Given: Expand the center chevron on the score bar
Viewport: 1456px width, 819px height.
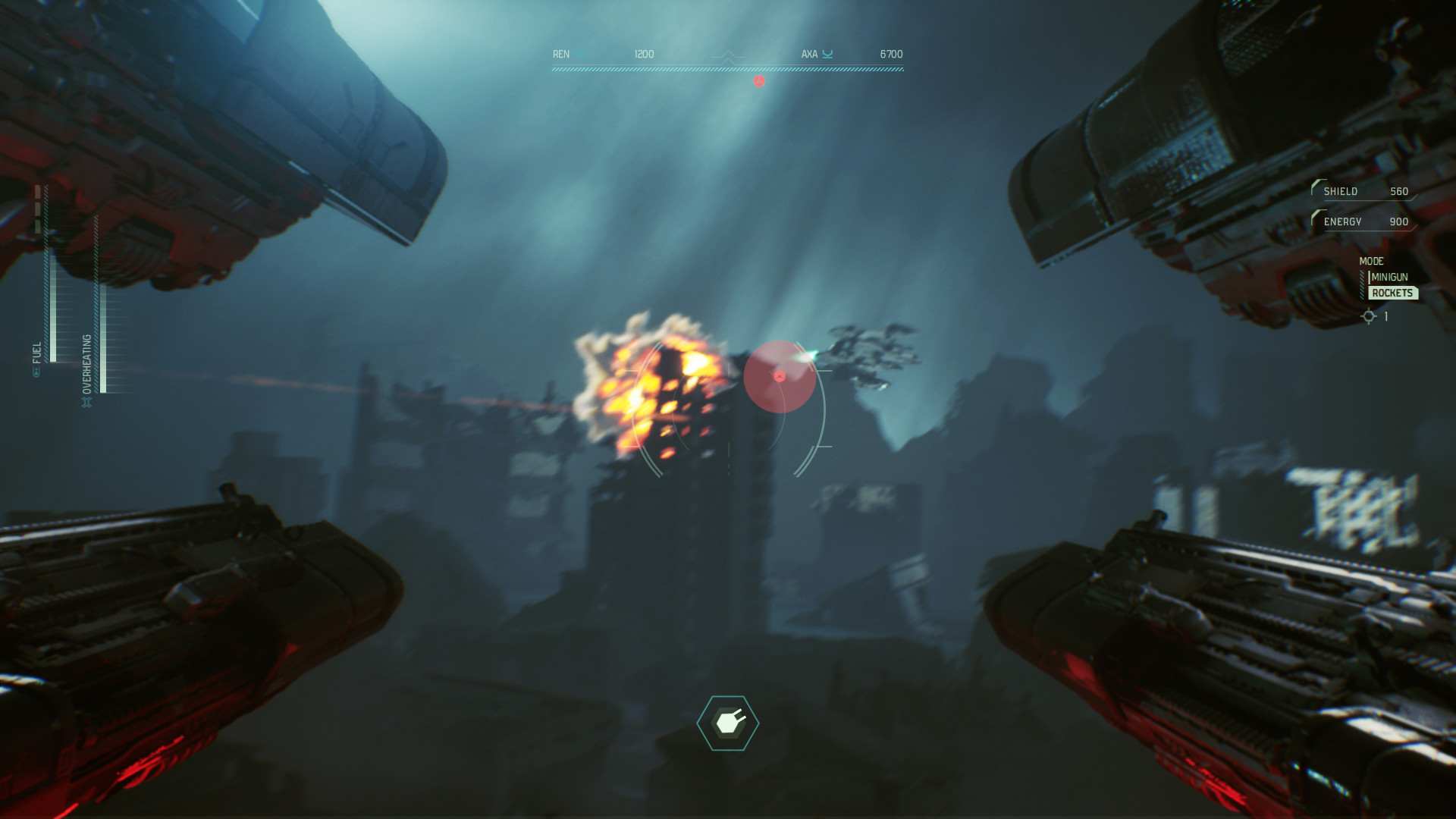Looking at the screenshot, I should point(728,58).
